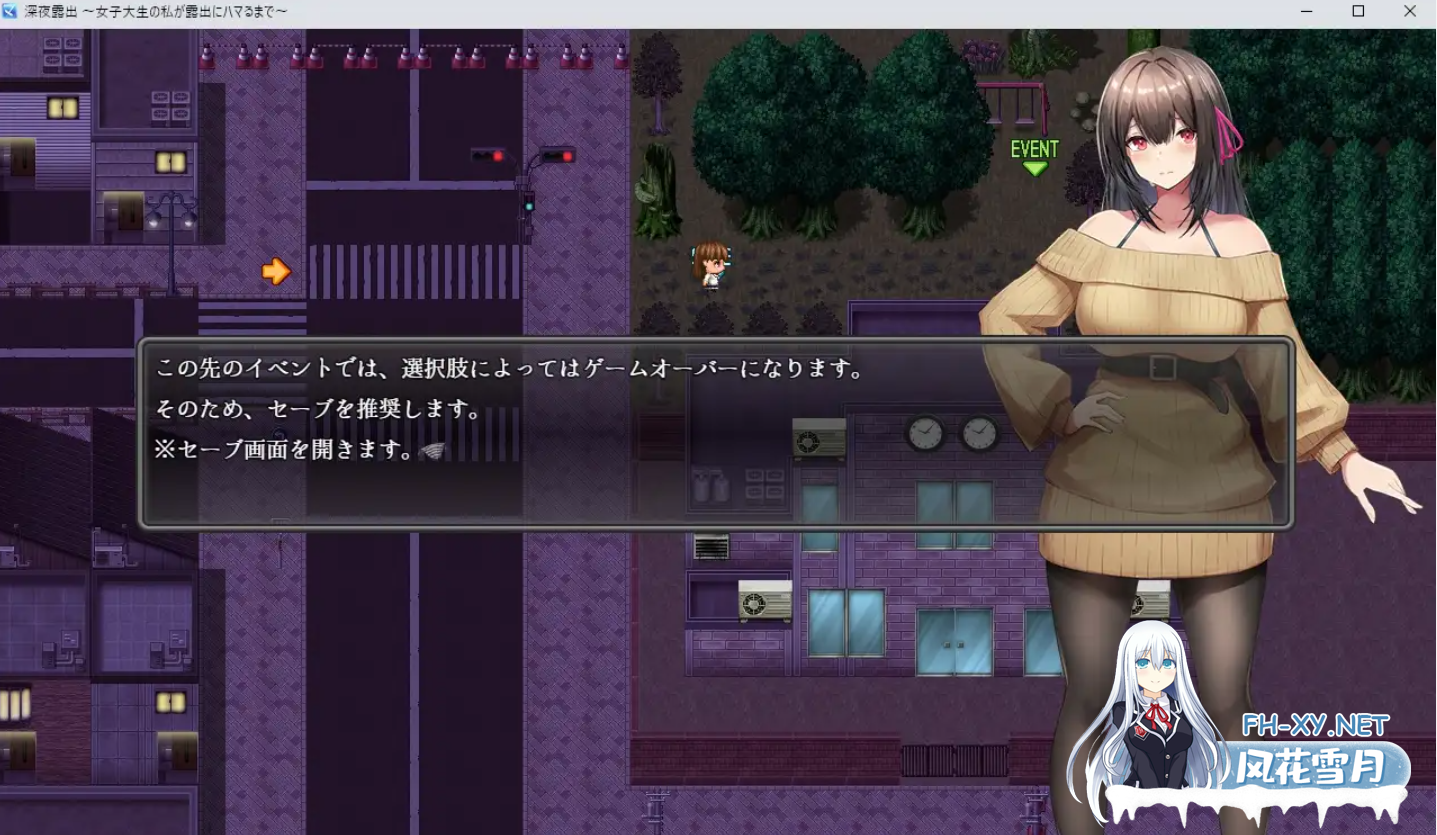Minimize the game window
Screen dimensions: 1437x835
(1305, 11)
